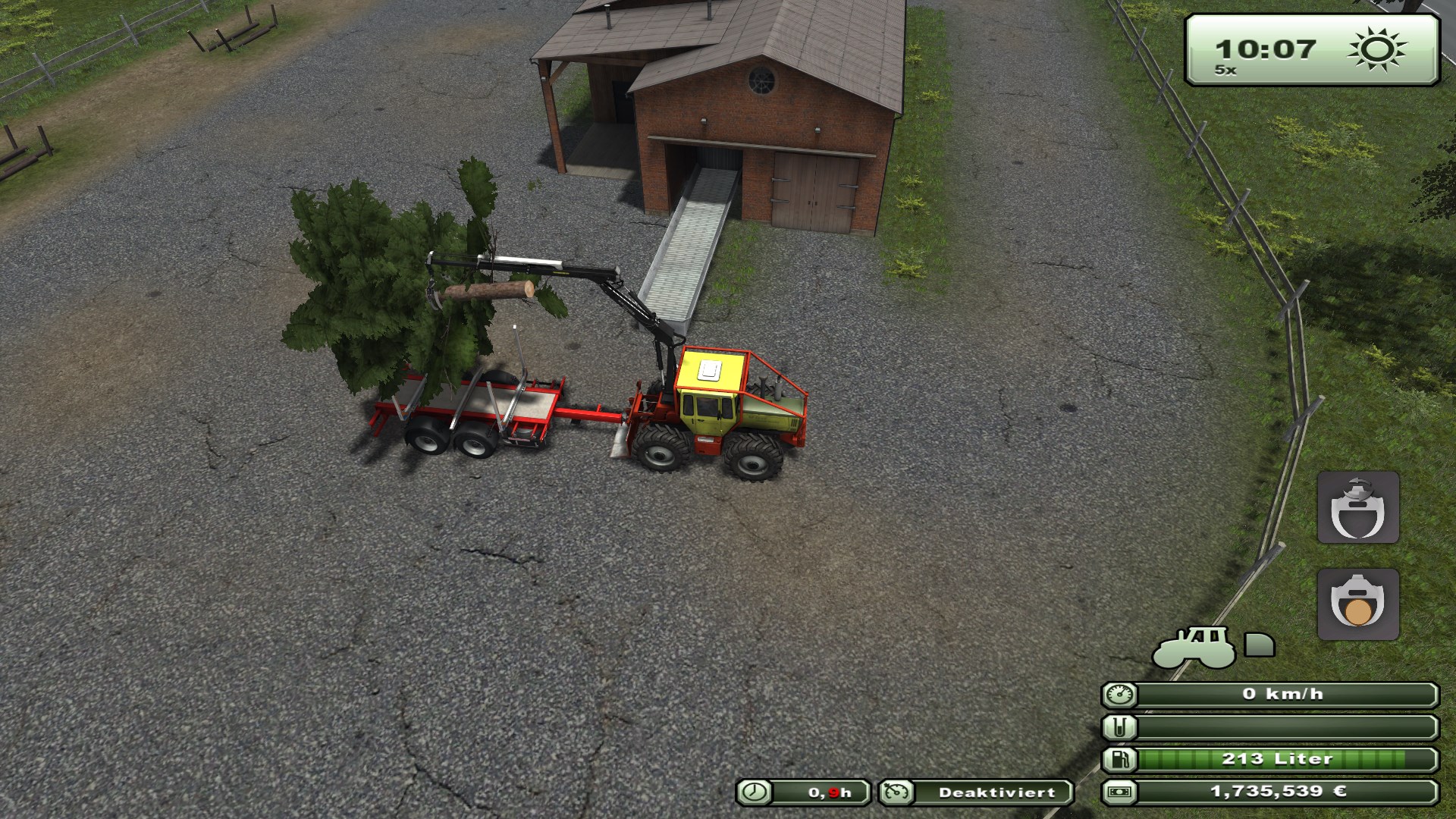1456x819 pixels.
Task: Select the grapple holding a log icon
Action: point(1357,604)
